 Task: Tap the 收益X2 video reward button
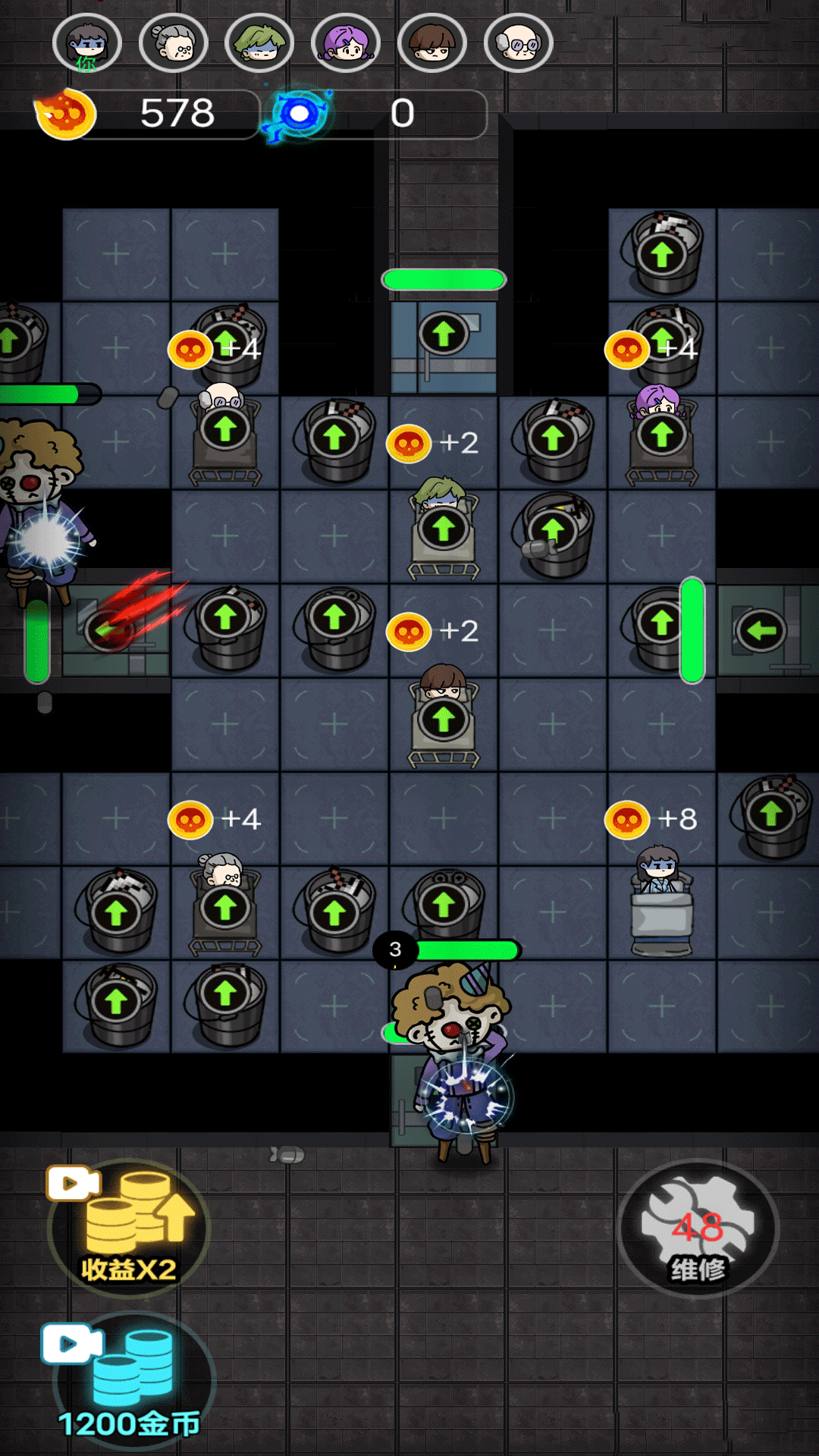[128, 1228]
